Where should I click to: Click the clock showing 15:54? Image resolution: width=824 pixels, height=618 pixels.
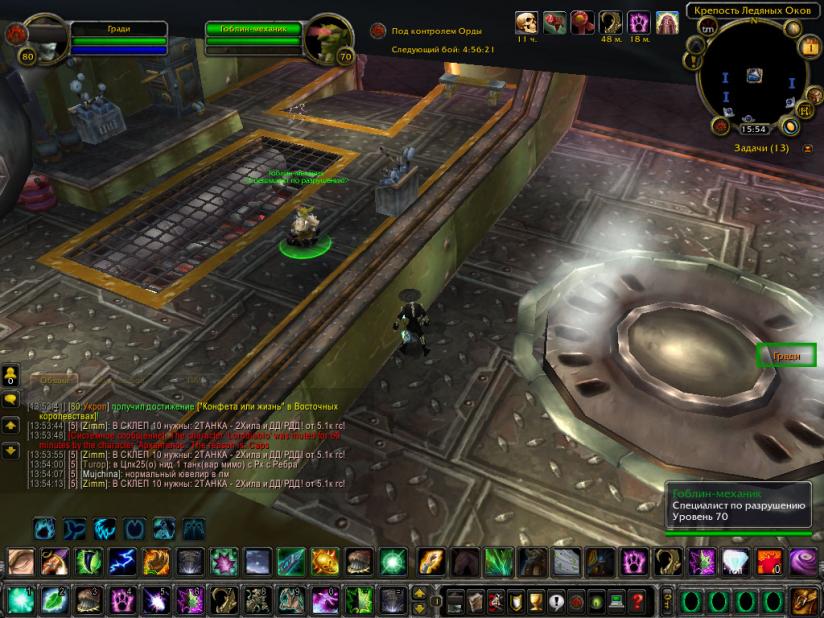[753, 129]
